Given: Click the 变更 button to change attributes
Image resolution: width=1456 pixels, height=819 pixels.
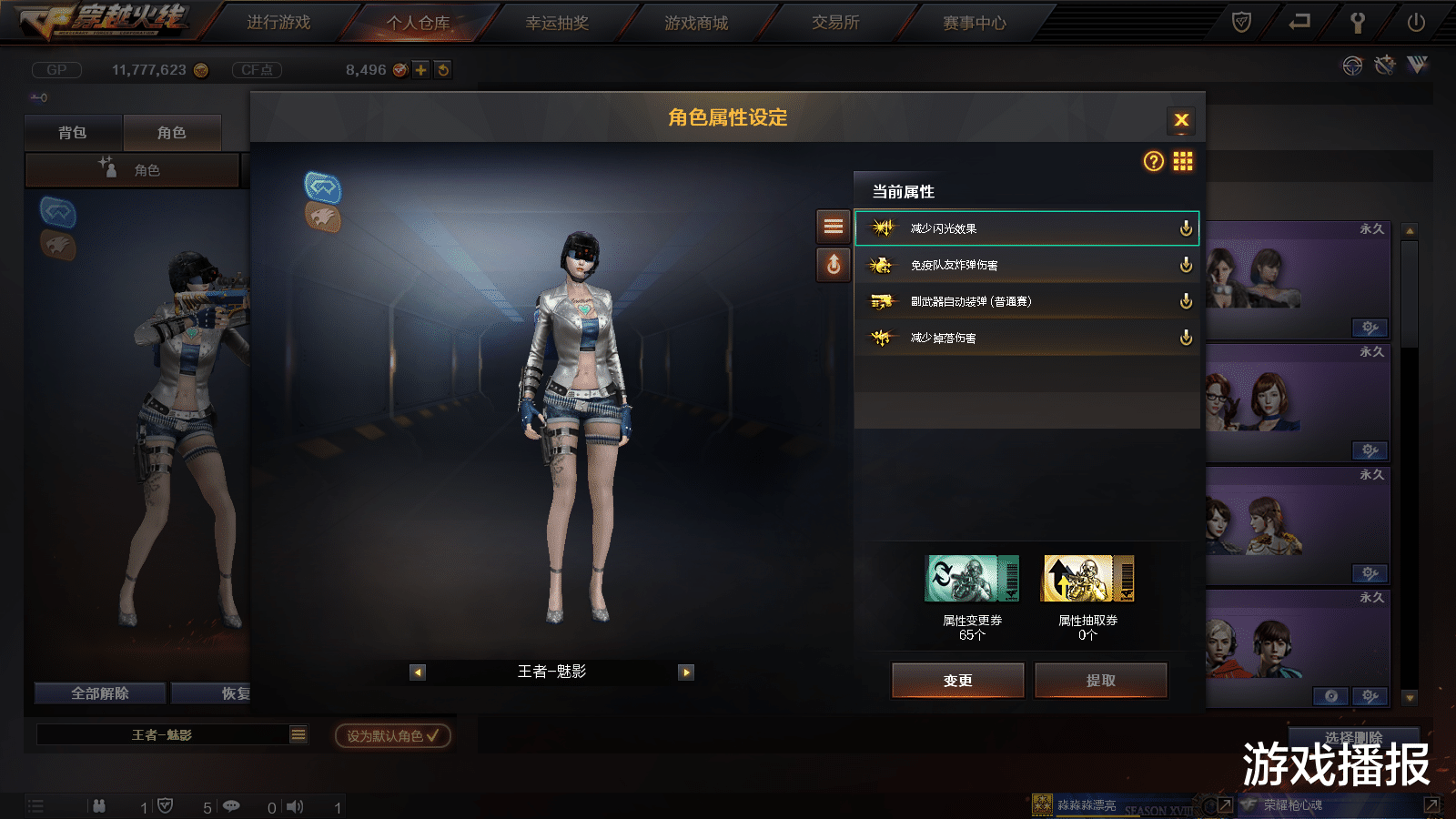Looking at the screenshot, I should tap(957, 680).
